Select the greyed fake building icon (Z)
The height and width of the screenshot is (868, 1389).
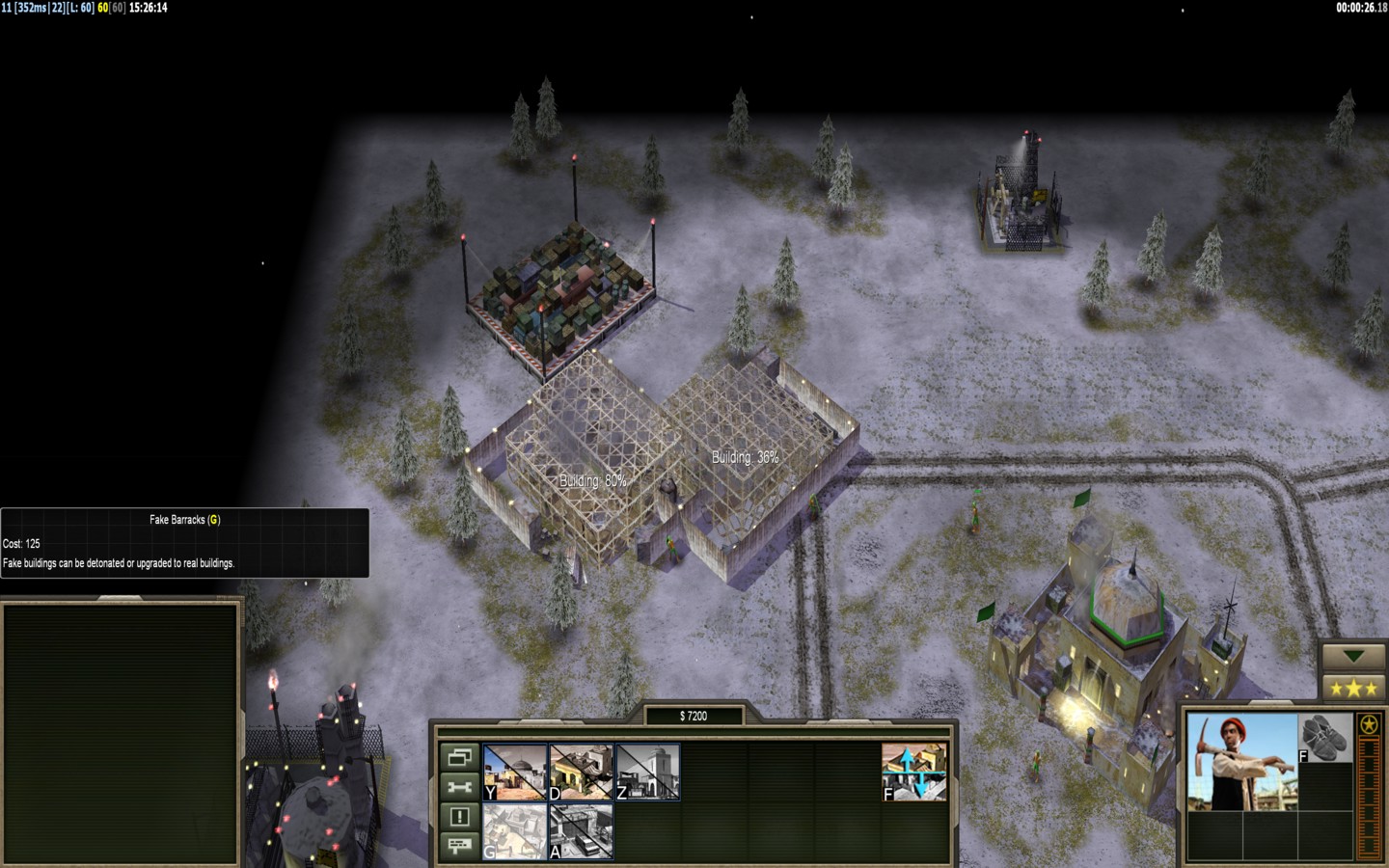[647, 772]
